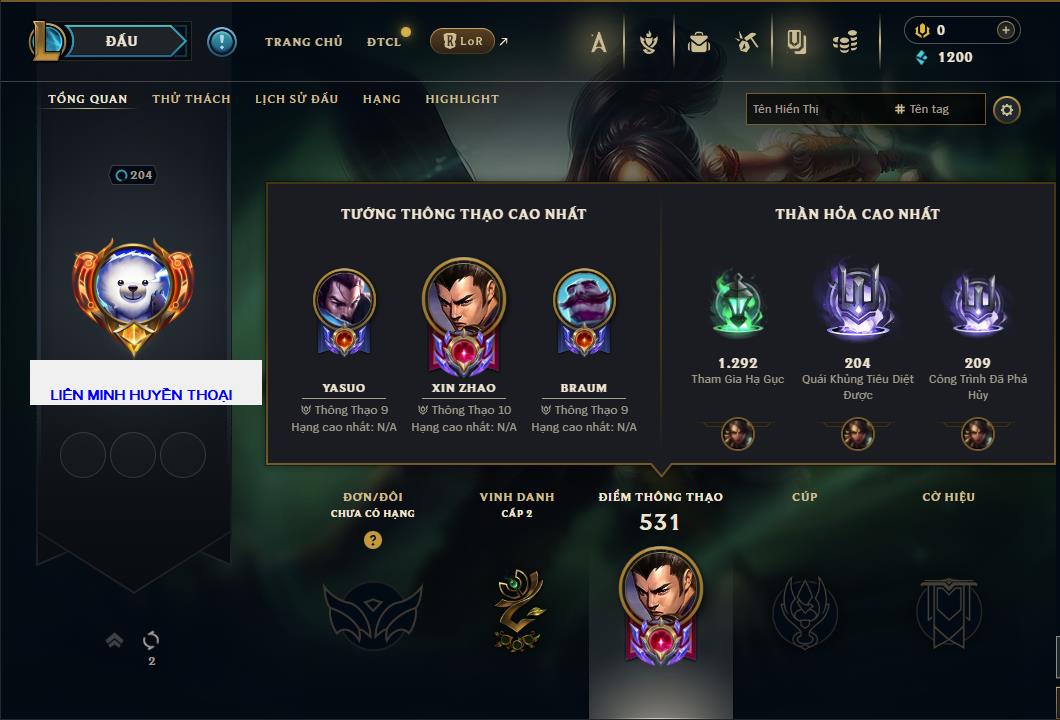Screen dimensions: 1060x720
Task: Open the CỜ HIỆU banner section
Action: [x=948, y=610]
